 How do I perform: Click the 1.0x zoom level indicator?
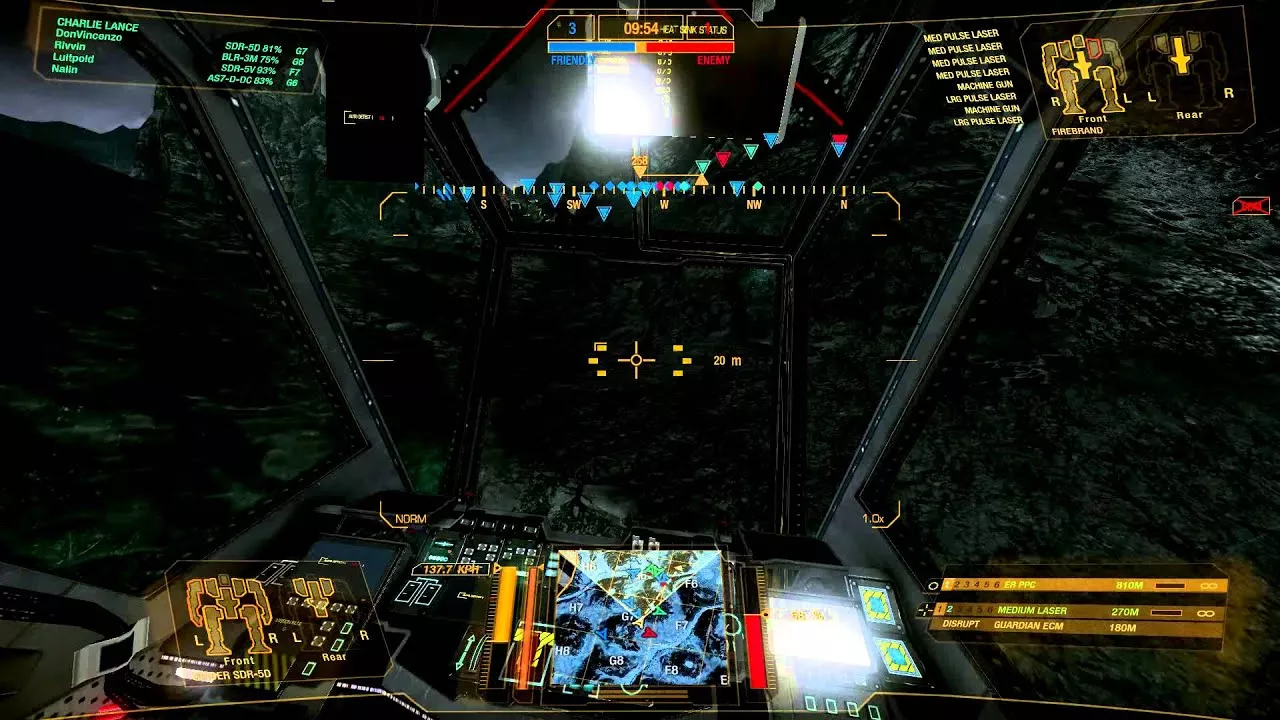point(872,519)
